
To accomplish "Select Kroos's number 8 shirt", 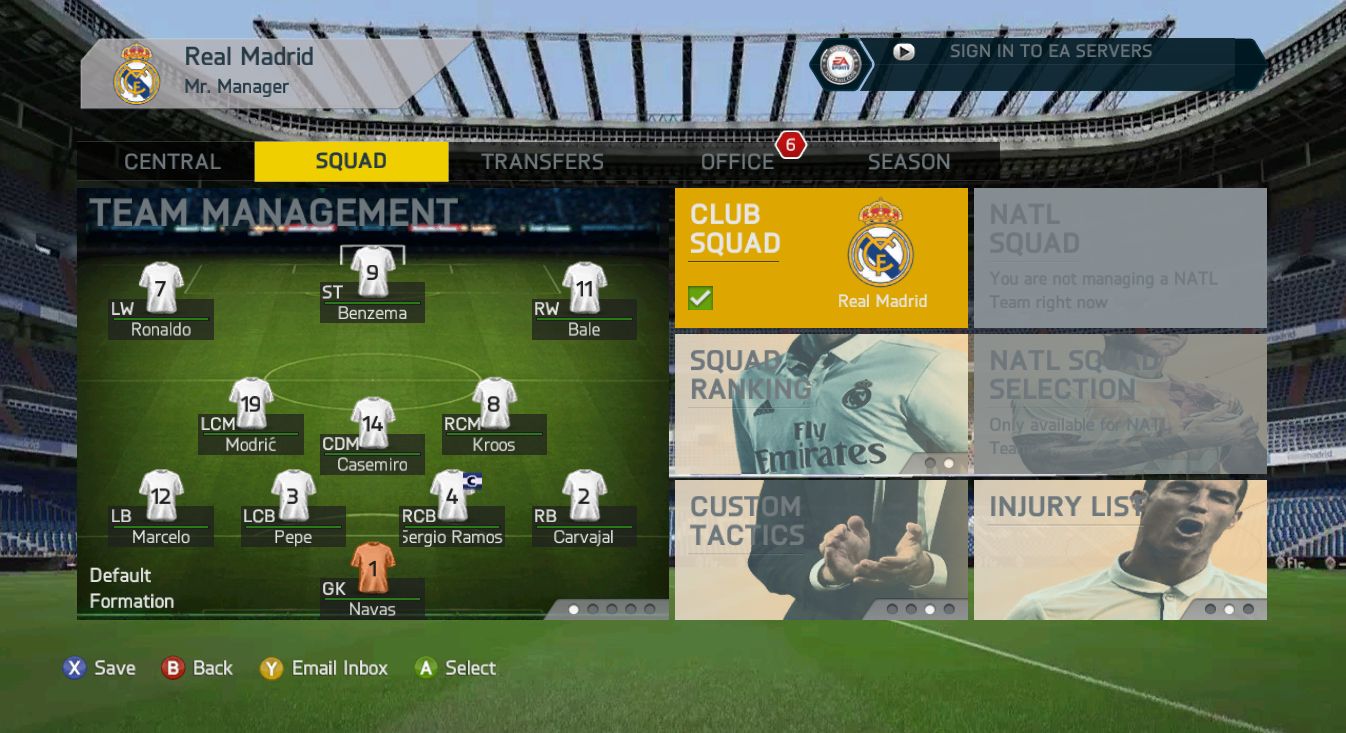I will [494, 404].
